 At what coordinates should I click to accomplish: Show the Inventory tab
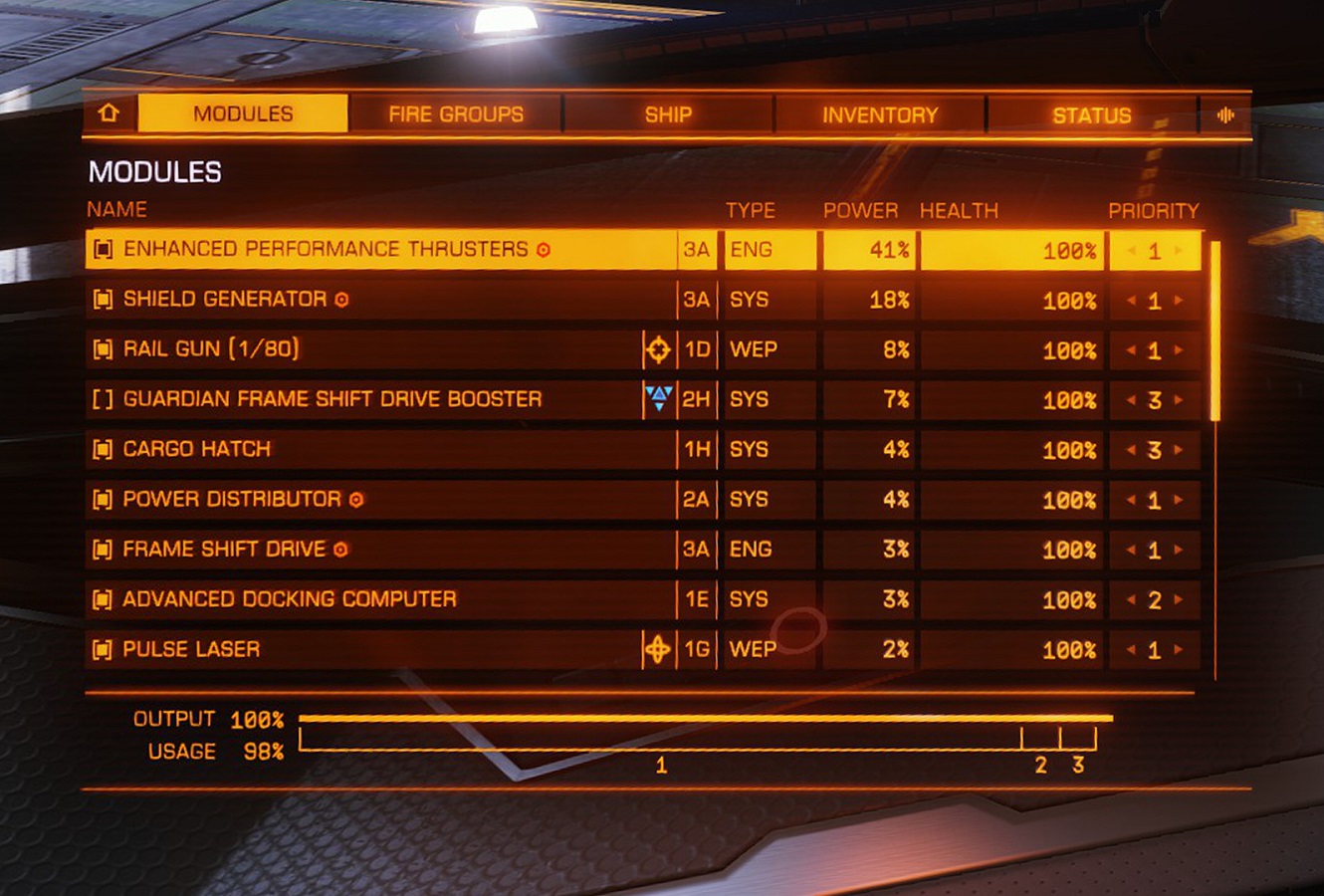click(880, 115)
